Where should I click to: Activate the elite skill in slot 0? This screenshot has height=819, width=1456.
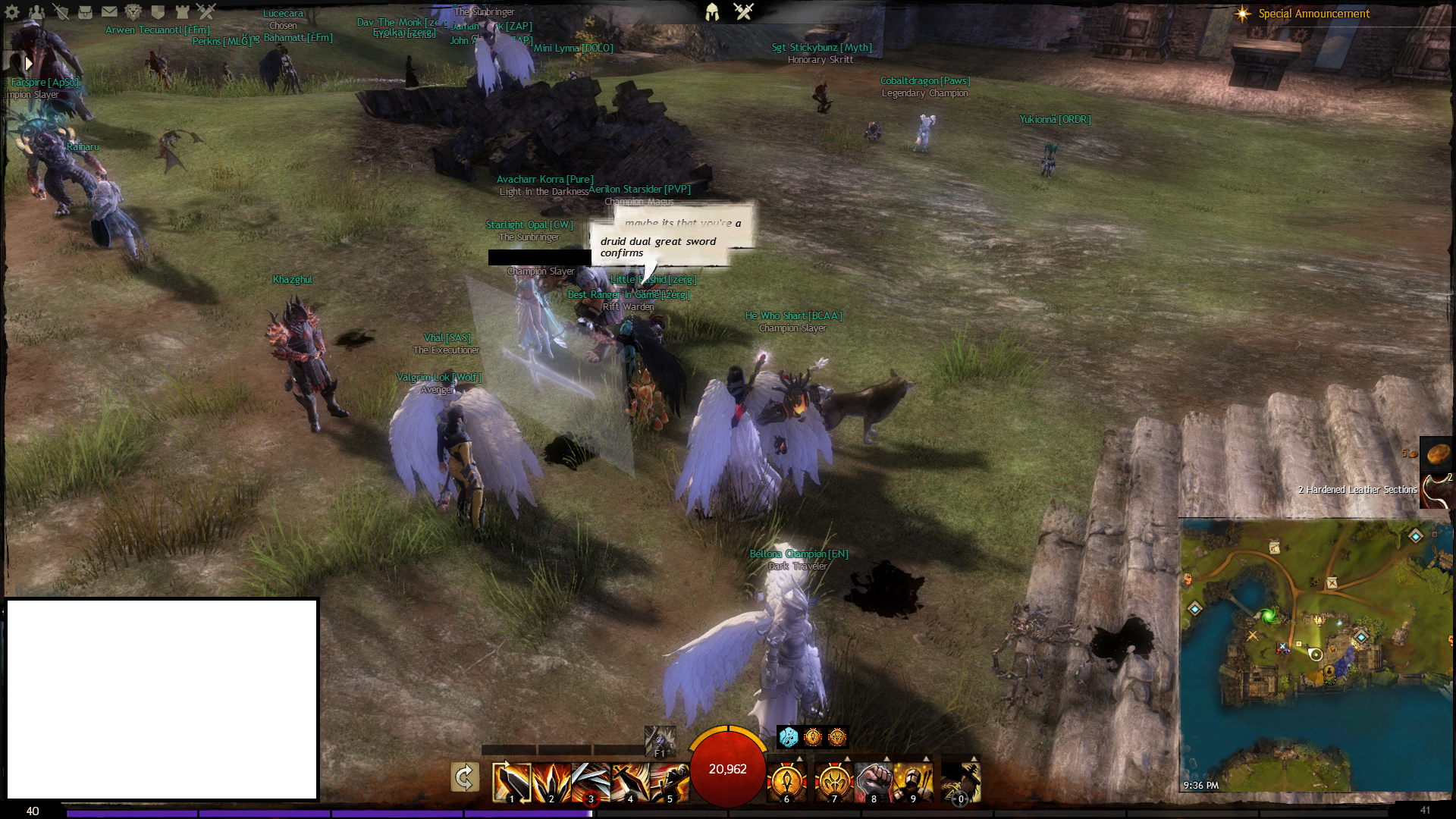[x=961, y=782]
